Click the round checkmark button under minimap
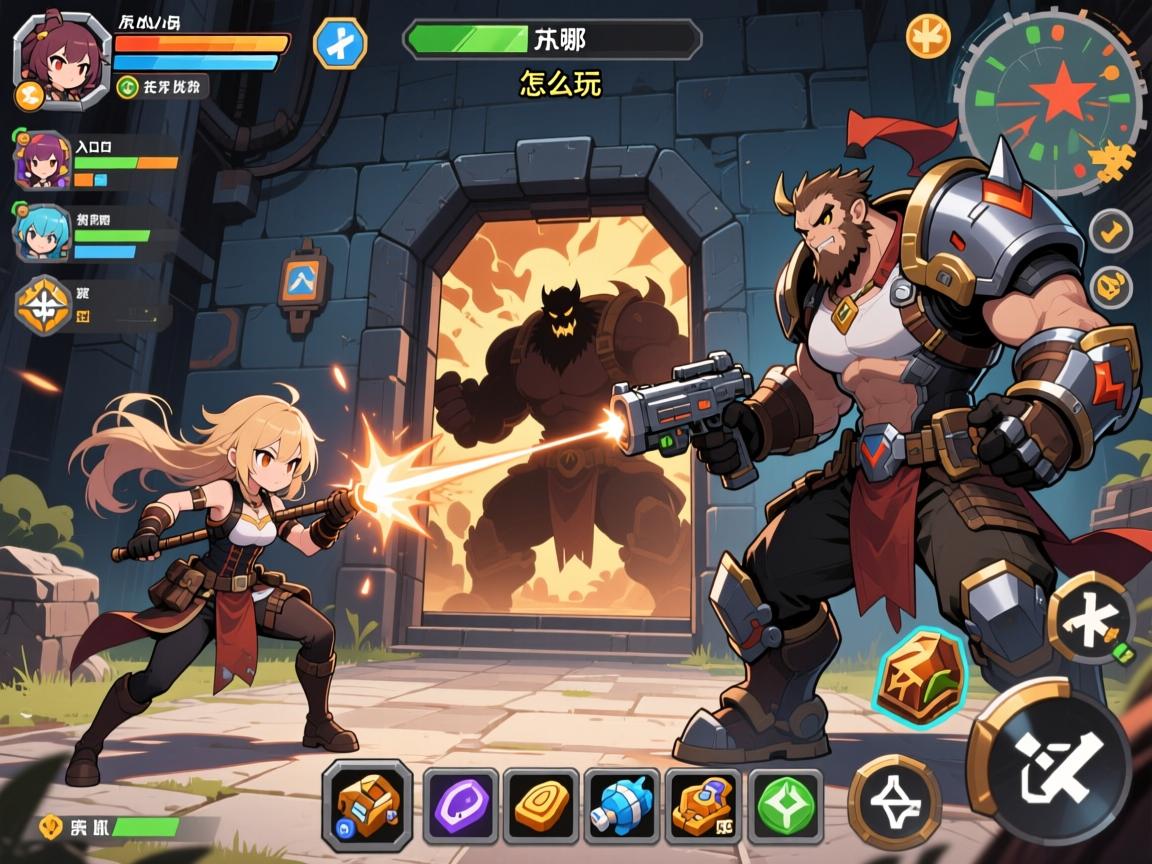 (1110, 231)
